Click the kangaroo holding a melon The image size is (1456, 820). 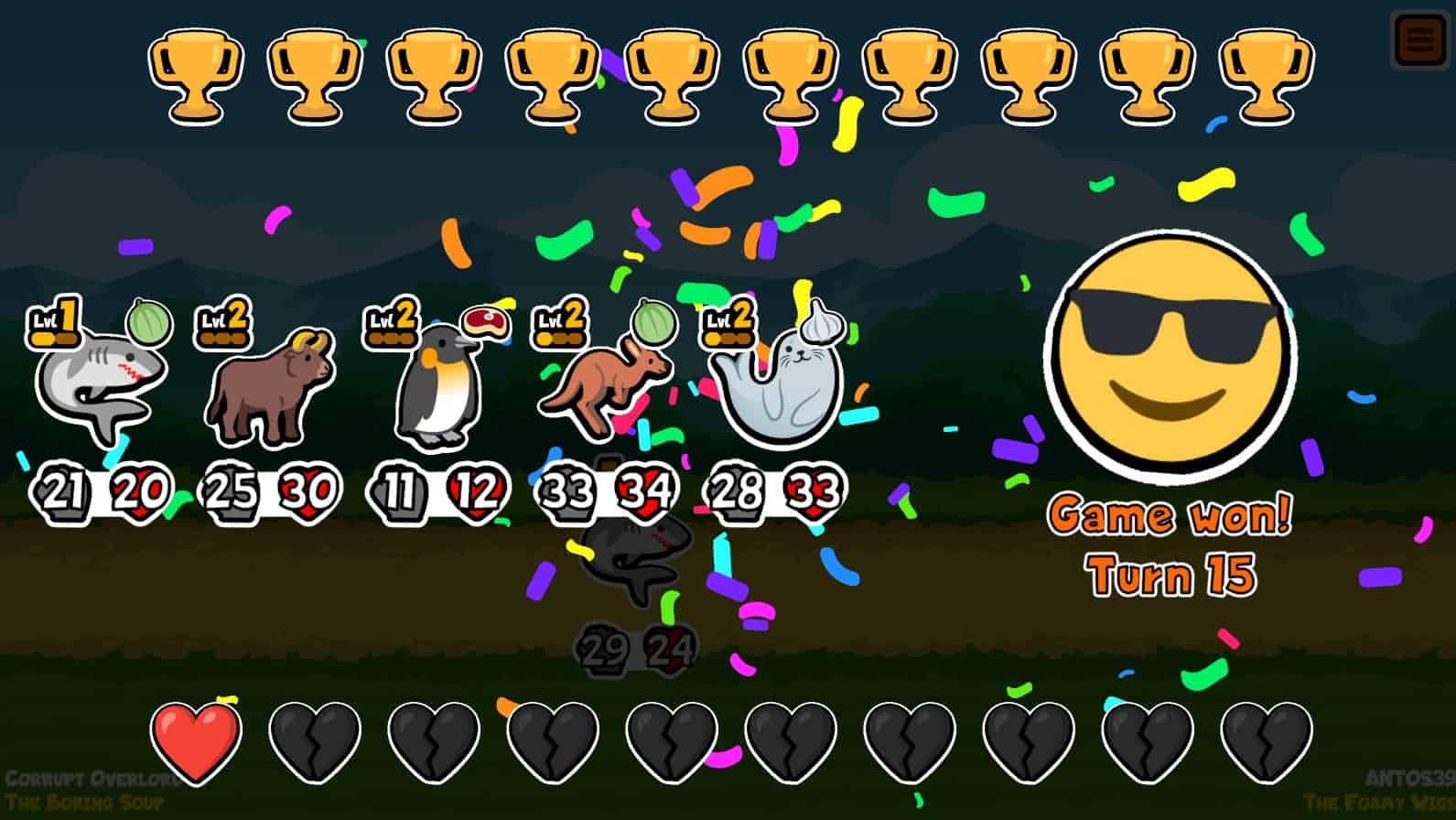pyautogui.click(x=604, y=389)
